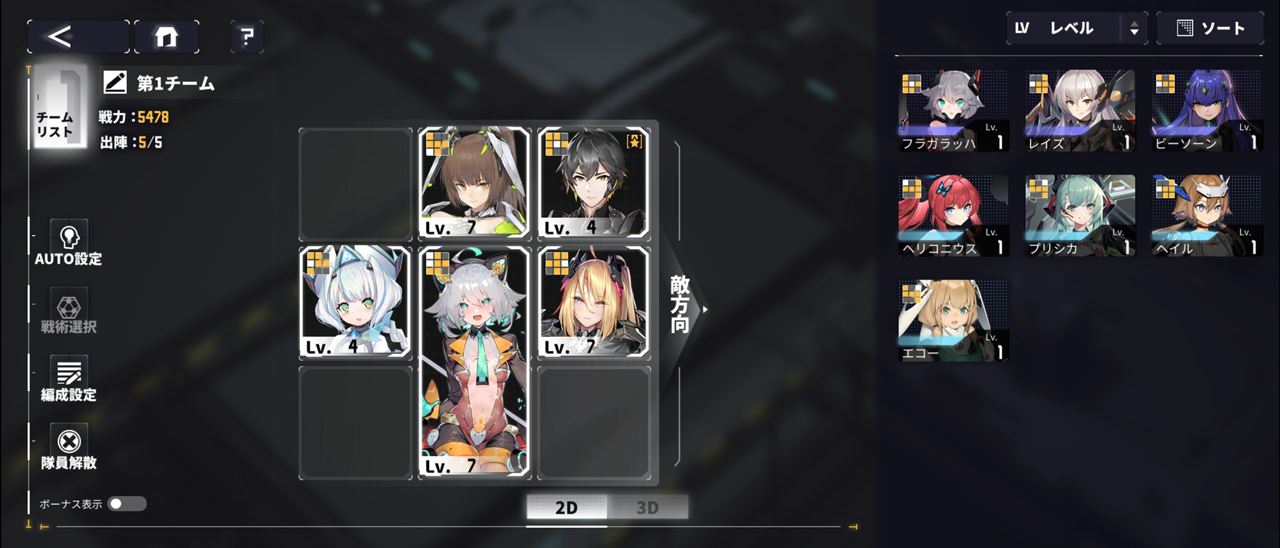Open 編成設定 formation settings
Screen dimensions: 1280x548
pyautogui.click(x=69, y=379)
